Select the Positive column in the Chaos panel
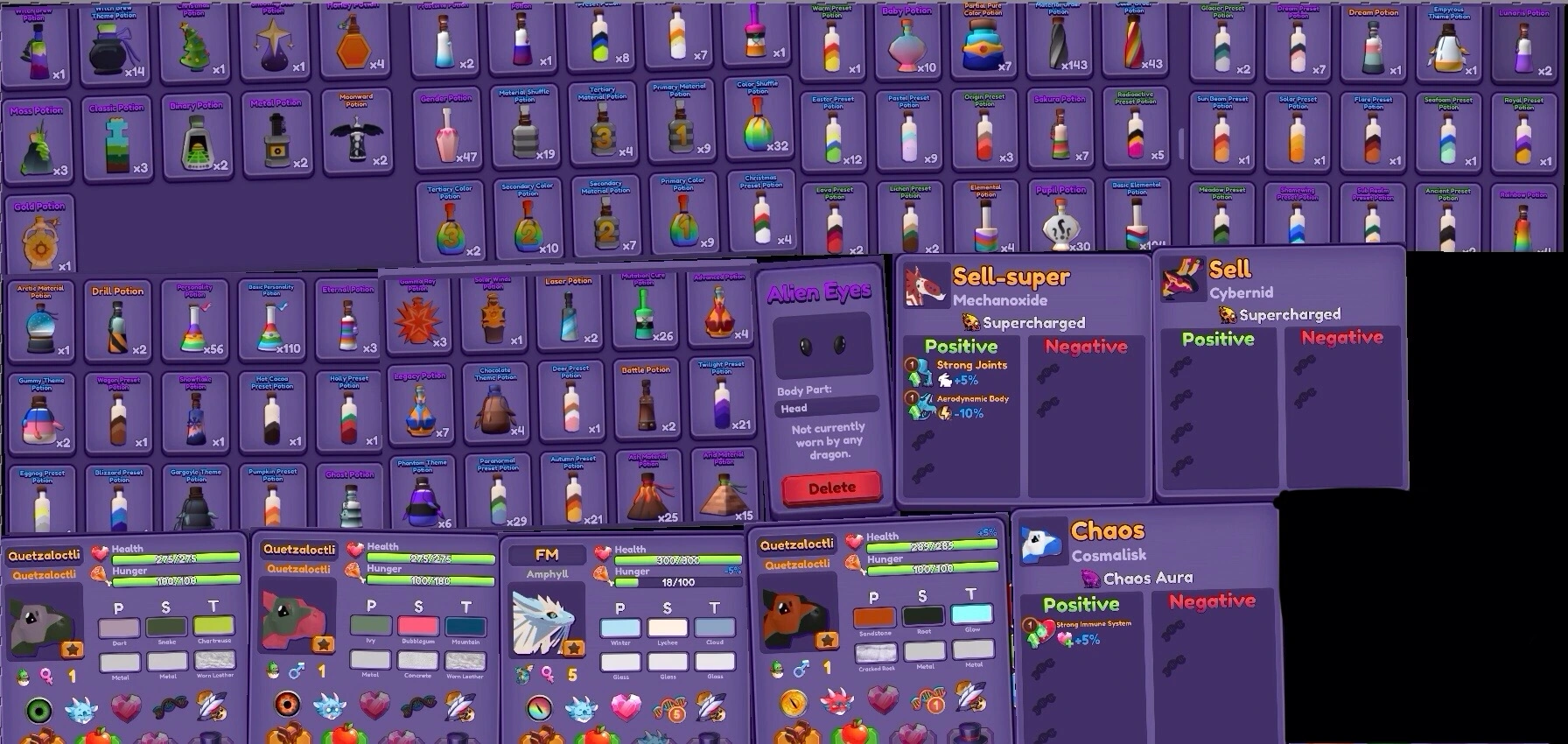The height and width of the screenshot is (744, 1568). (1082, 604)
